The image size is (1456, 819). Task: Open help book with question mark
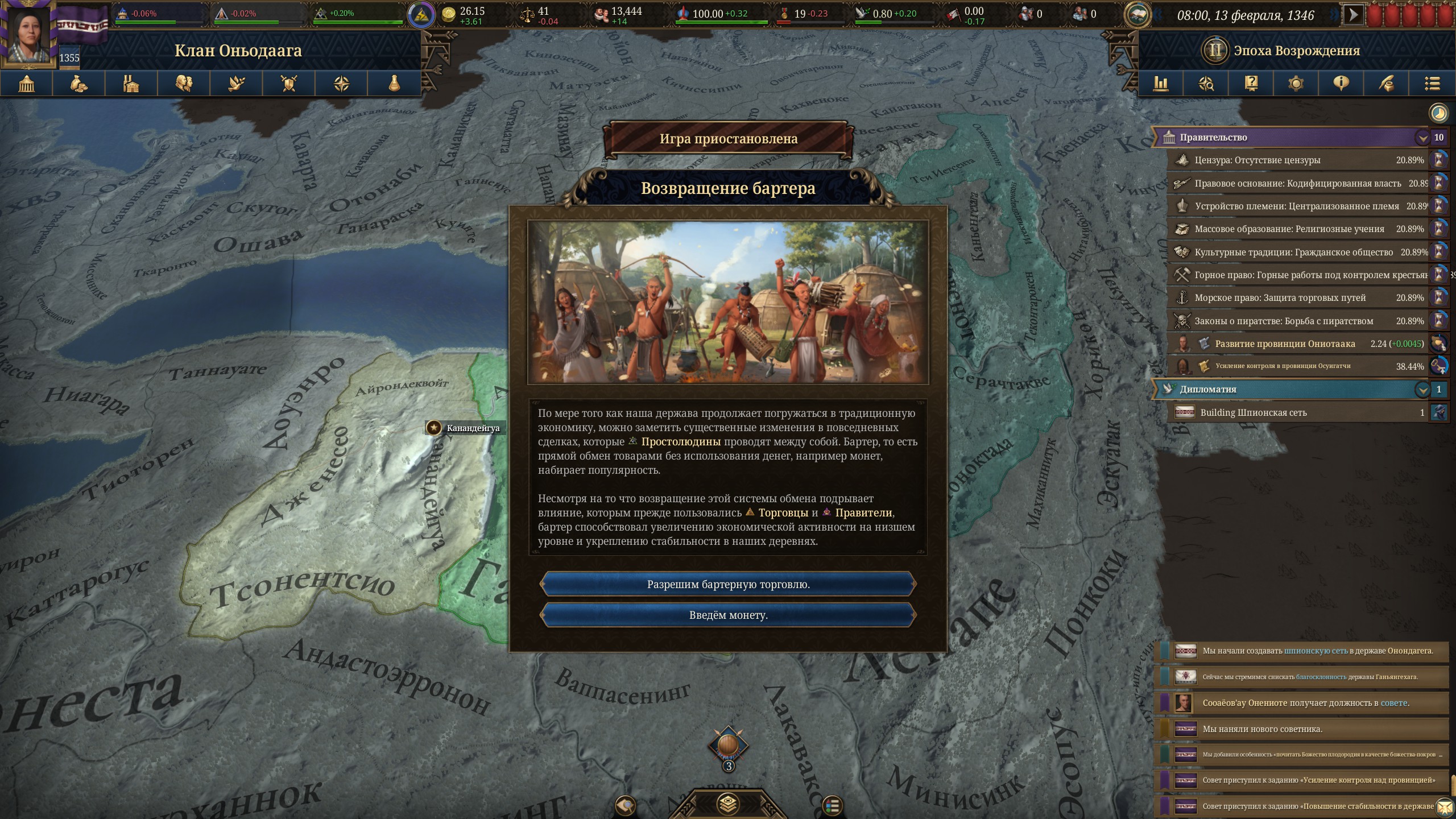tap(1251, 84)
